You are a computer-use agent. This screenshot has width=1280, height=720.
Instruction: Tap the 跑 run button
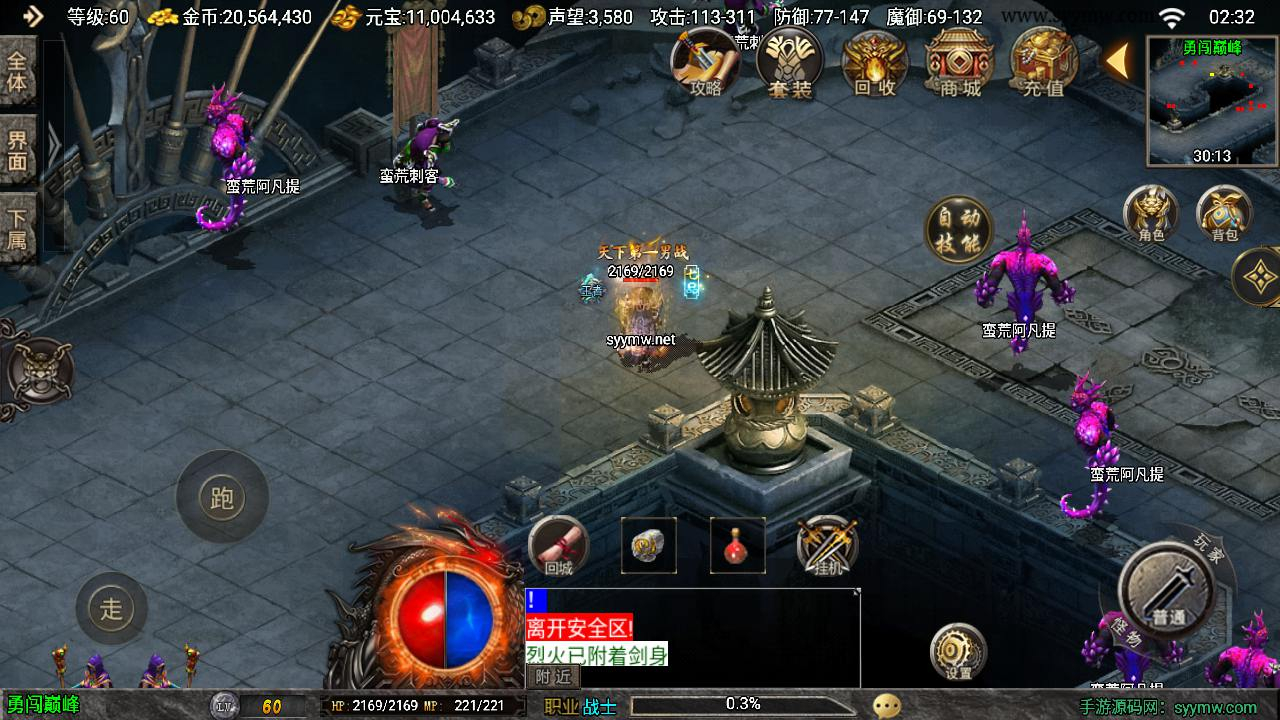coord(222,497)
